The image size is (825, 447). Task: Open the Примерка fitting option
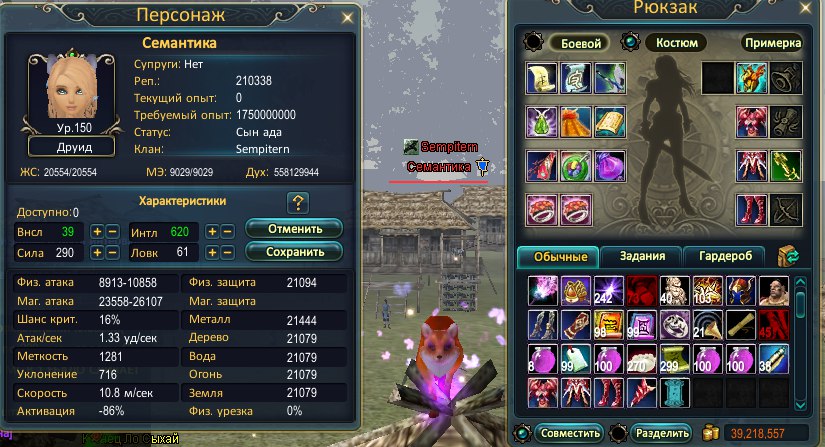772,43
